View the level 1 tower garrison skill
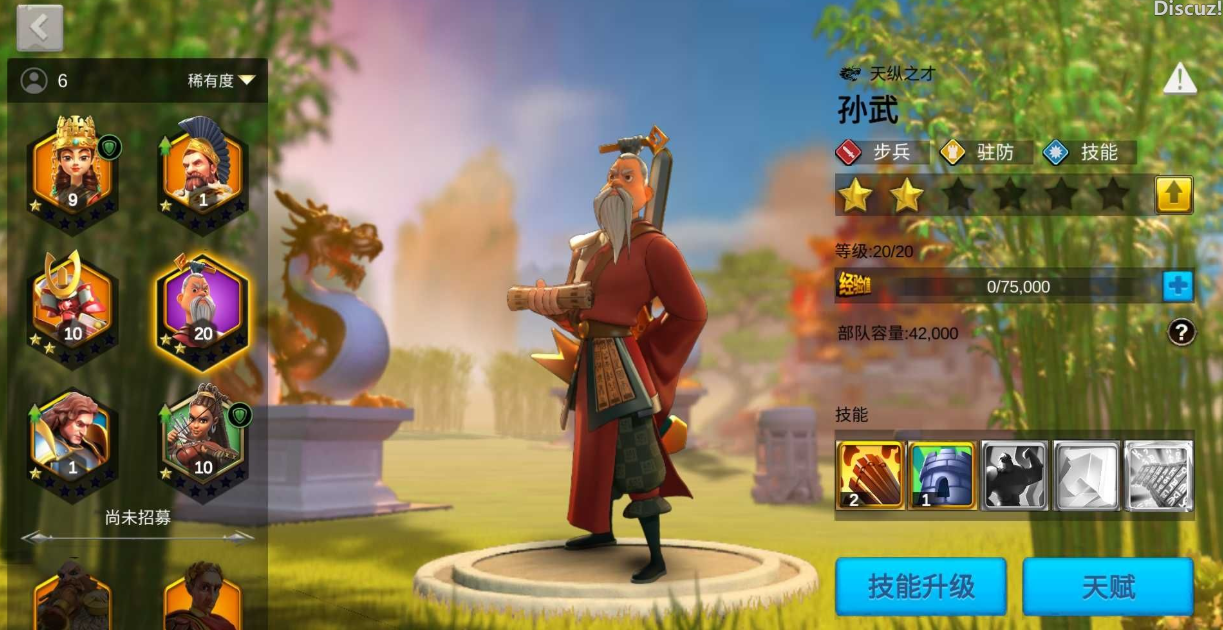The width and height of the screenshot is (1223, 630). pos(942,475)
